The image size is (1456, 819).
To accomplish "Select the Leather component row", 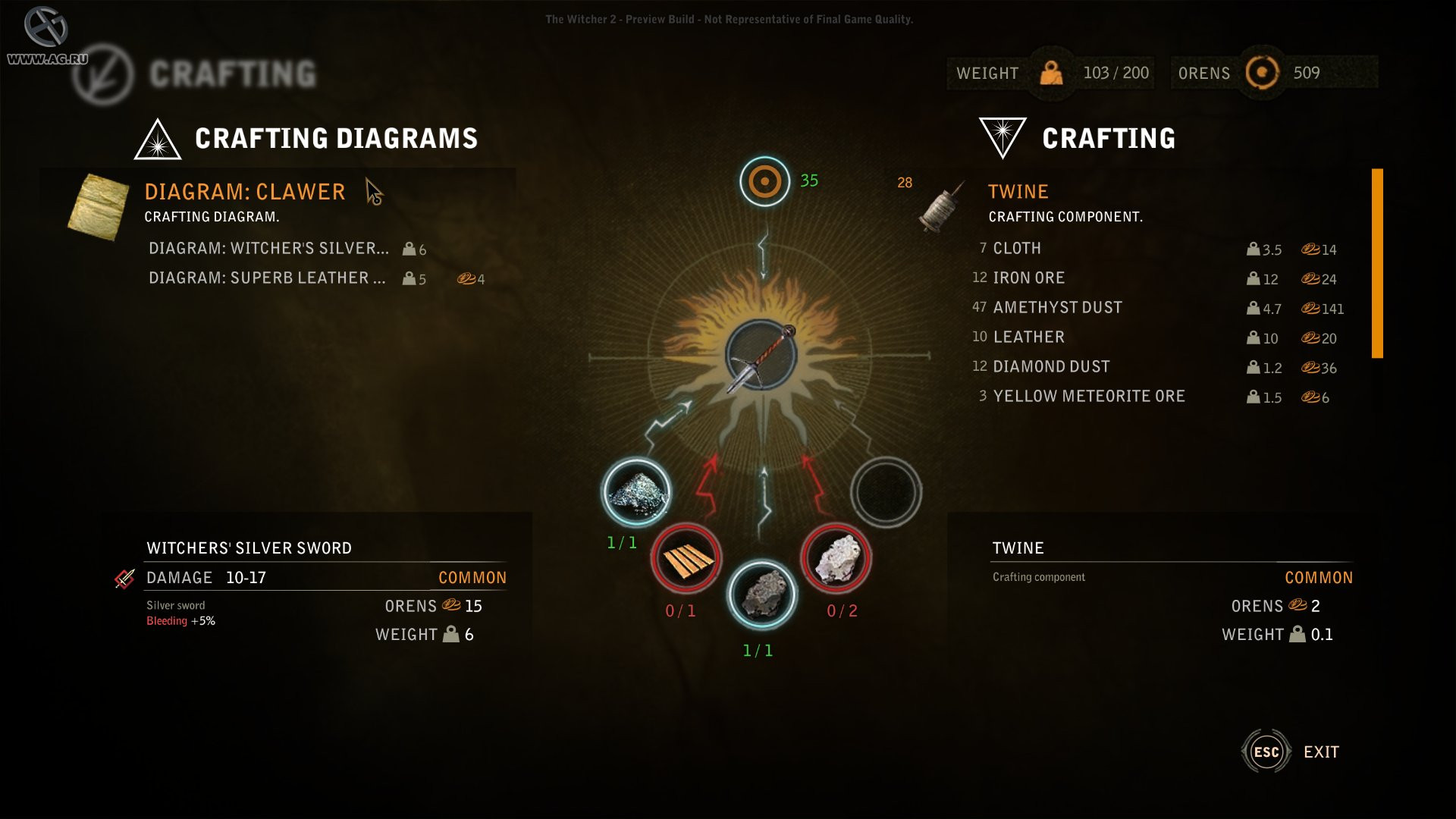I will 1028,337.
